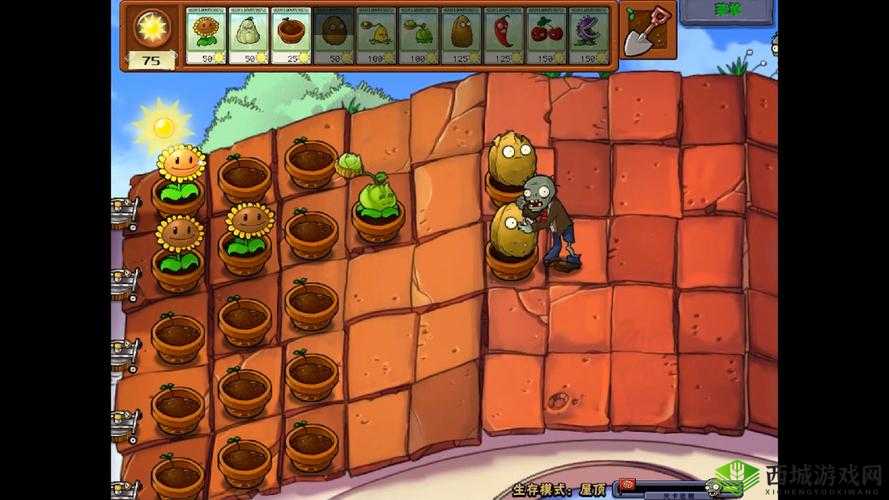Image resolution: width=889 pixels, height=500 pixels.
Task: Select the Cabbage-pult seed packet
Action: 417,35
